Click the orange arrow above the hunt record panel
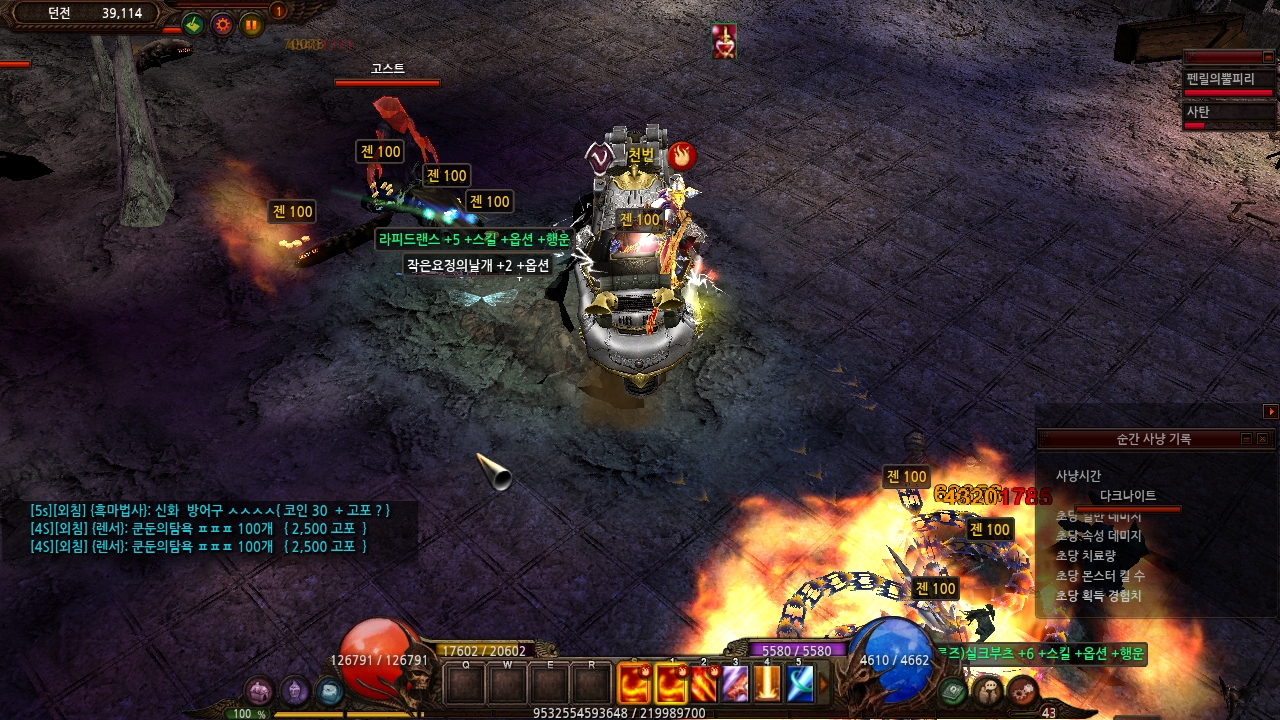The width and height of the screenshot is (1280, 720). click(1271, 411)
